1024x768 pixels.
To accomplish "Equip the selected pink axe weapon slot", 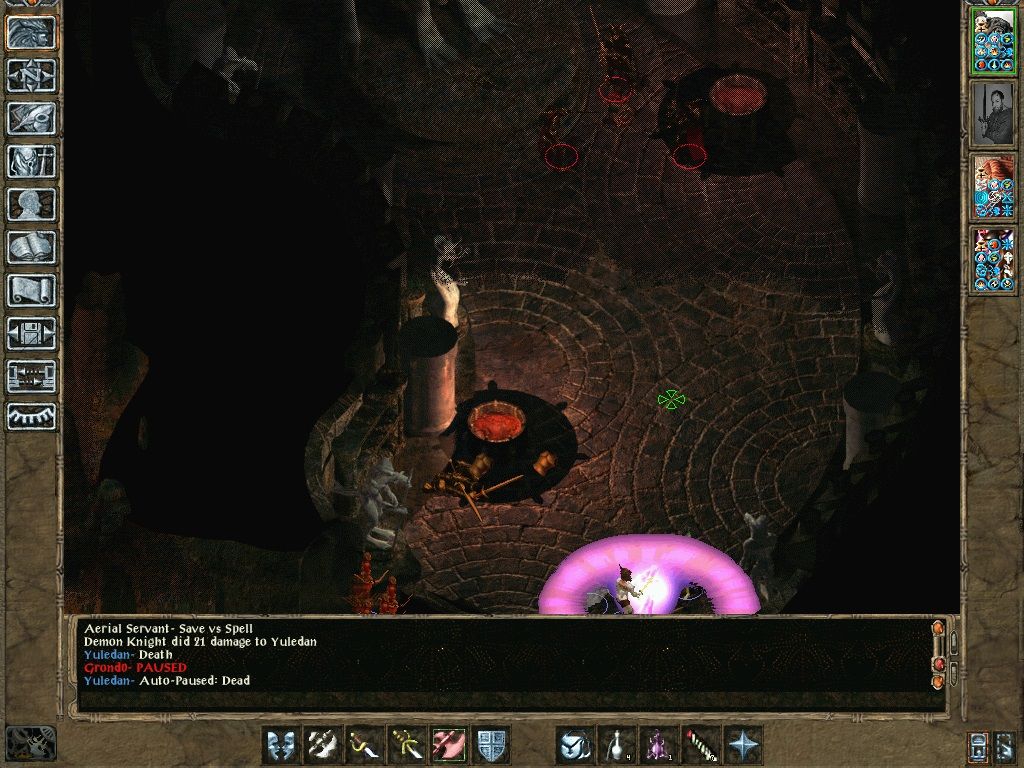I will (449, 745).
